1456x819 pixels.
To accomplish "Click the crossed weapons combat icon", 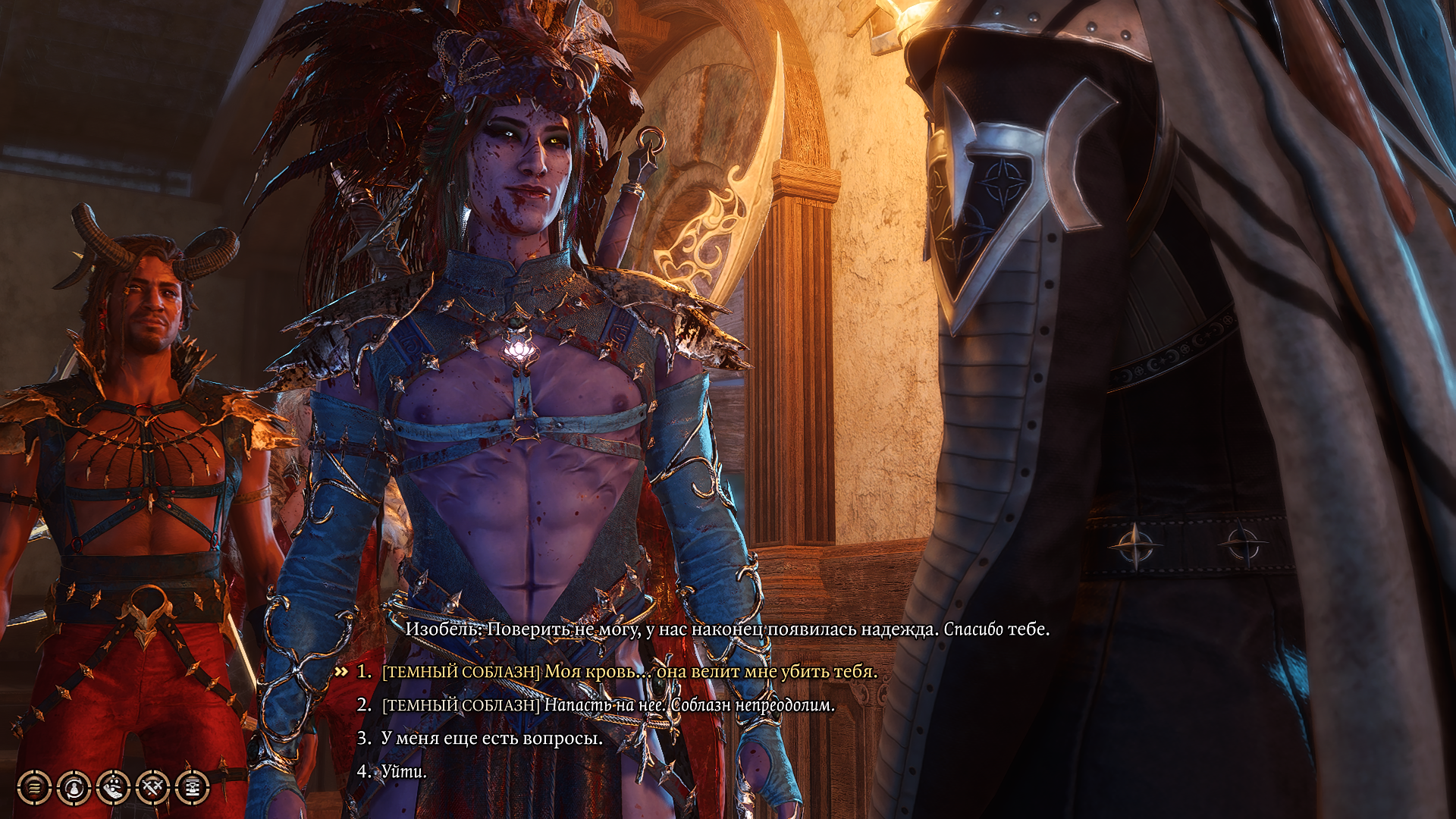I will (154, 786).
